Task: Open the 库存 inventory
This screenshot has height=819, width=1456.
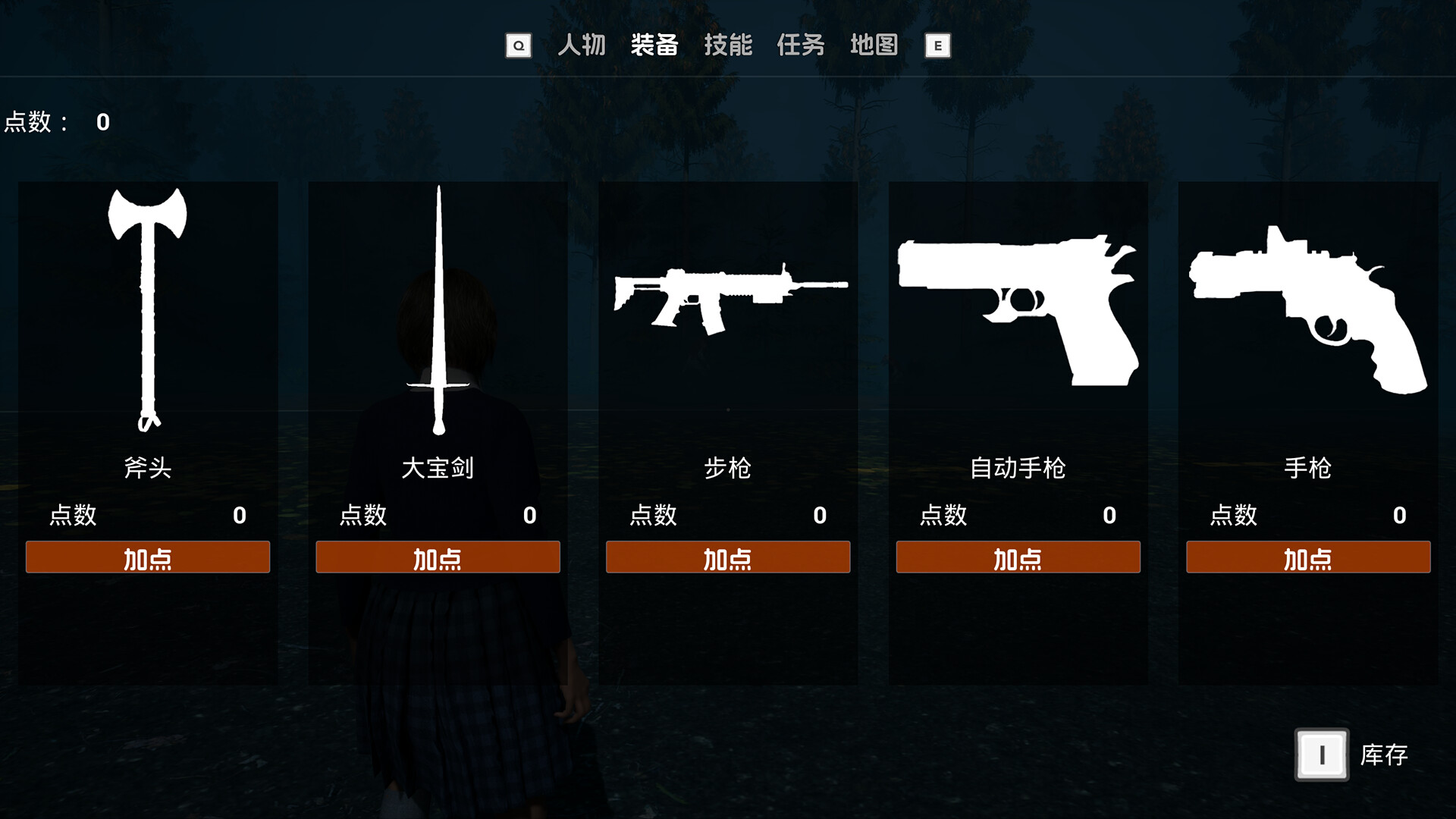Action: [x=1322, y=755]
